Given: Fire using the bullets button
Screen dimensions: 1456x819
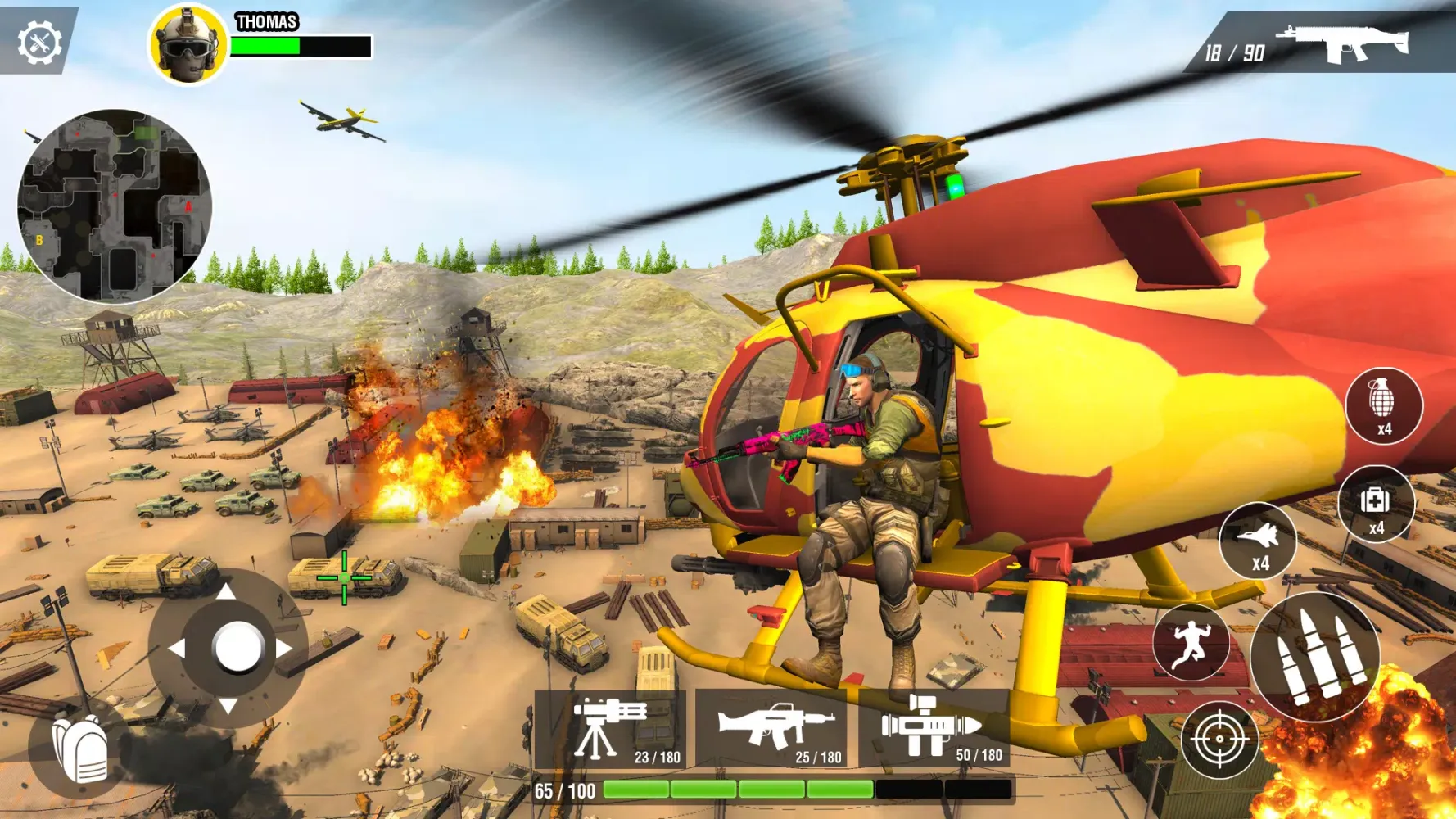Looking at the screenshot, I should click(x=1315, y=655).
